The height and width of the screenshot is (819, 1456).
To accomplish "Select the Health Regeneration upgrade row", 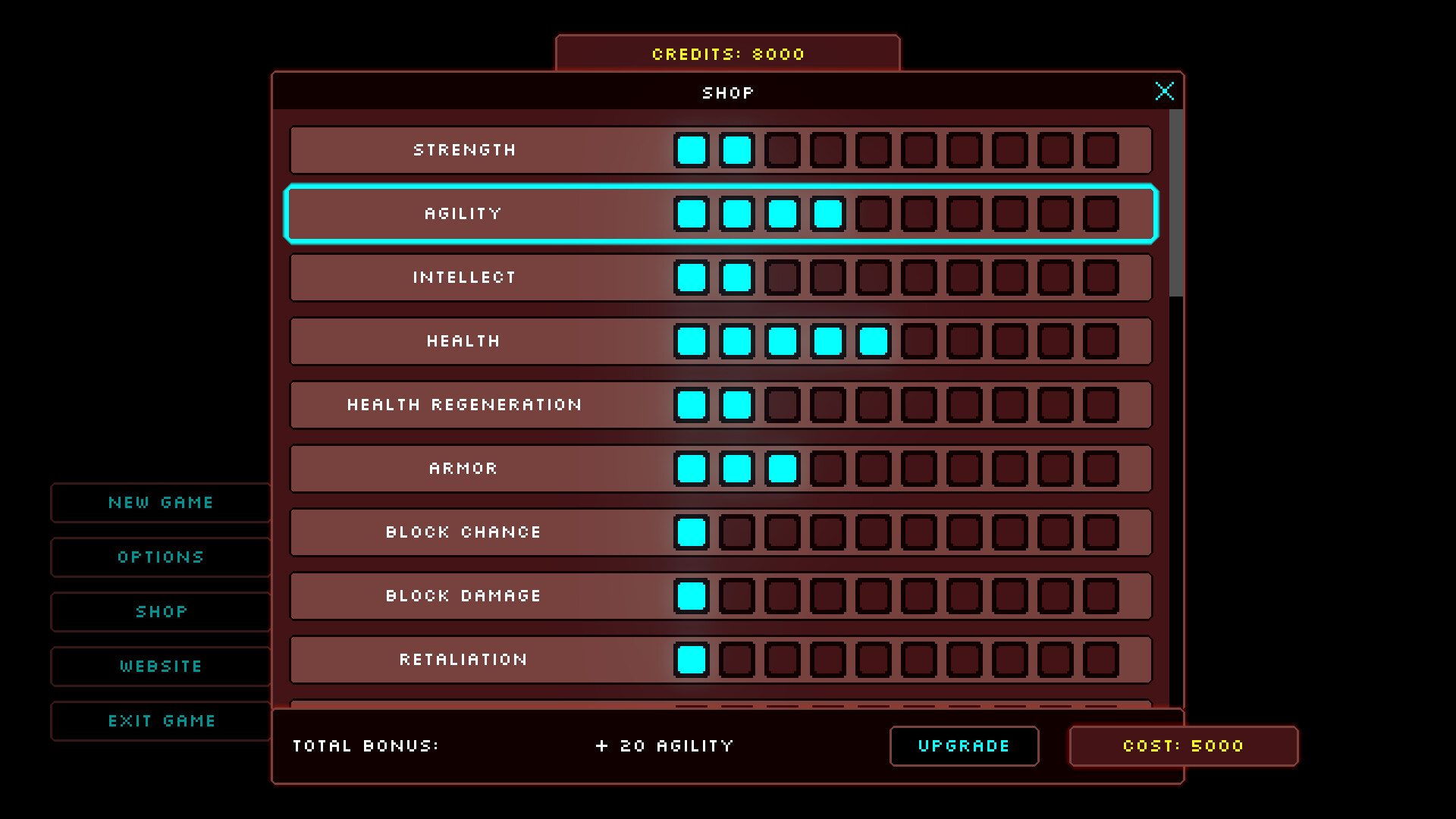I will tap(464, 404).
